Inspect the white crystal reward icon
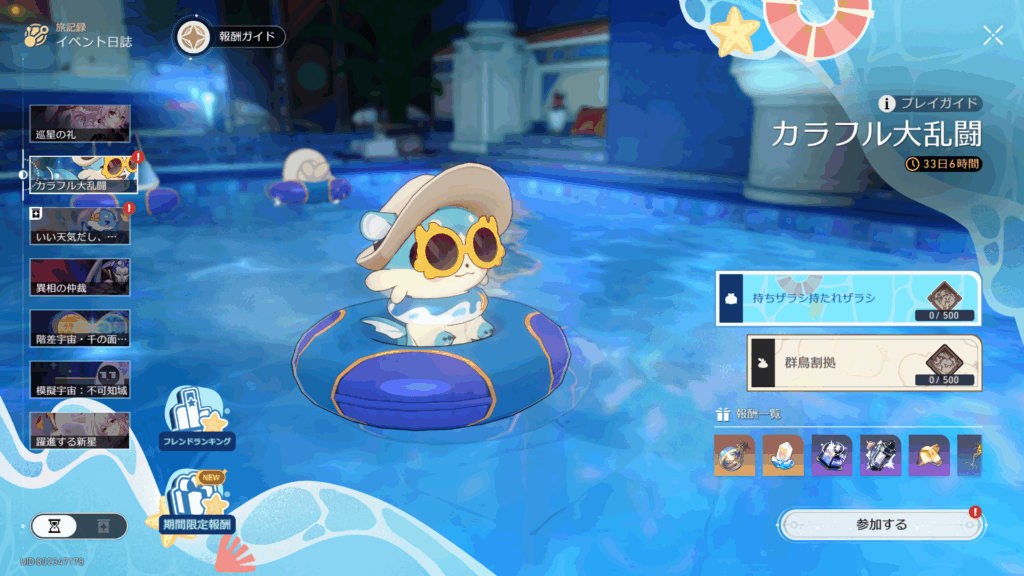This screenshot has width=1024, height=576. (x=783, y=455)
